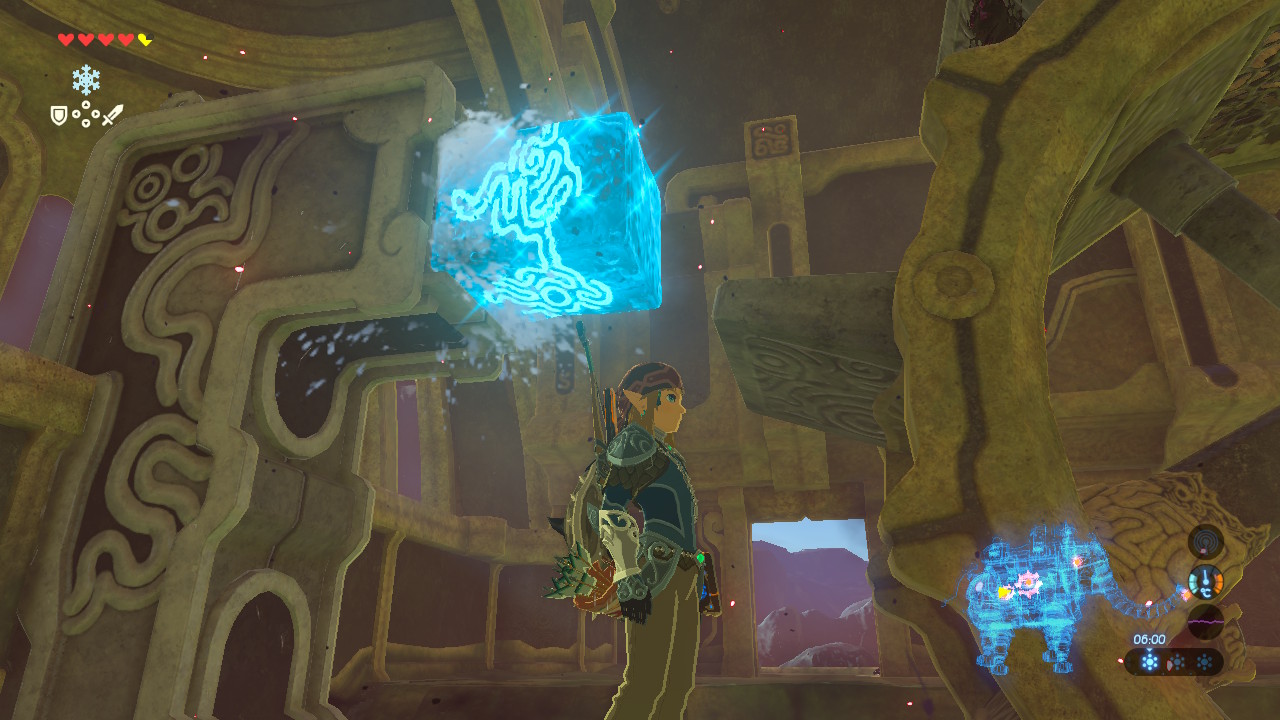Click the Sheikah Sensor signal icon
The height and width of the screenshot is (720, 1280).
click(1205, 541)
